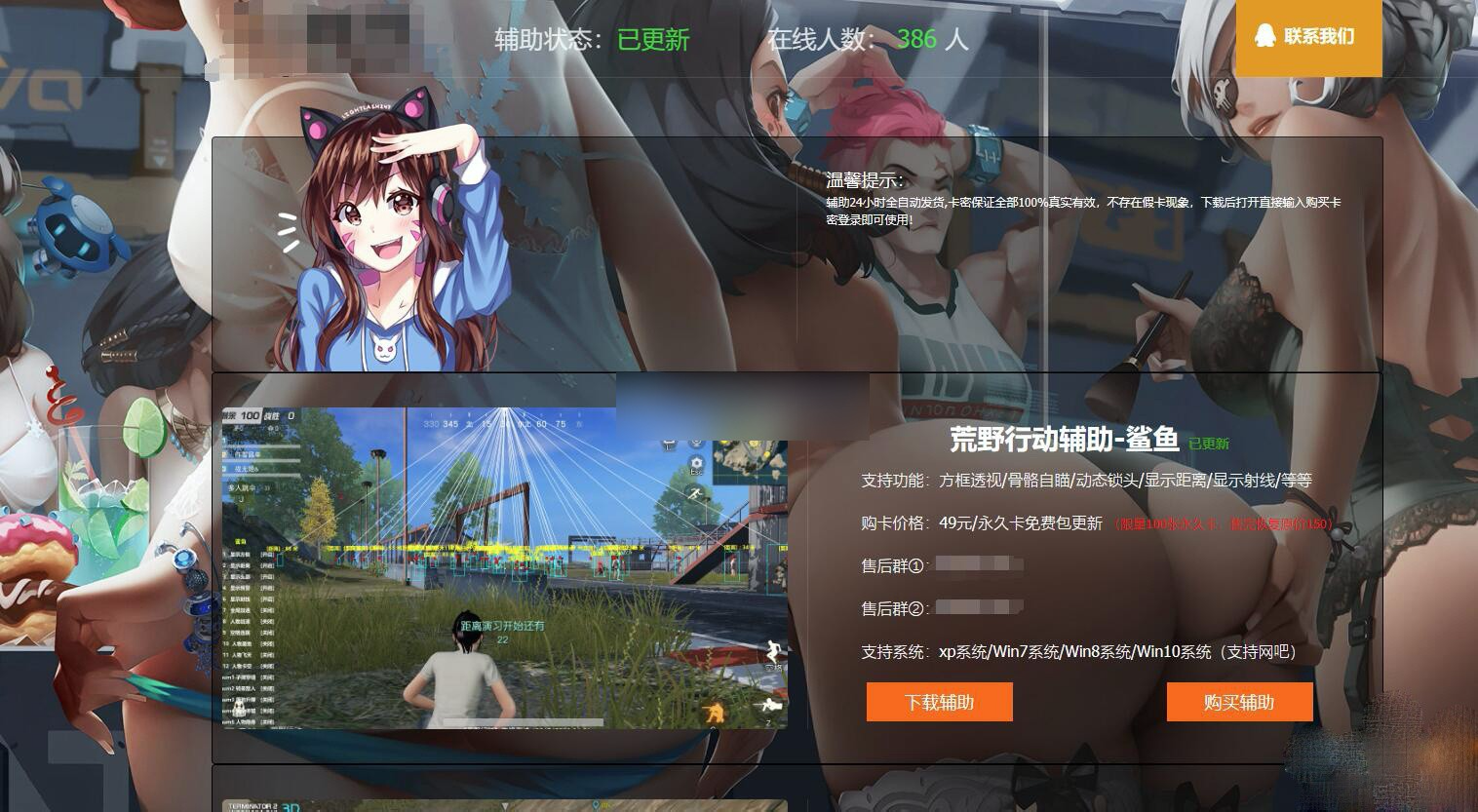Open the 联系我们 contact panel
The height and width of the screenshot is (812, 1478).
click(1308, 39)
